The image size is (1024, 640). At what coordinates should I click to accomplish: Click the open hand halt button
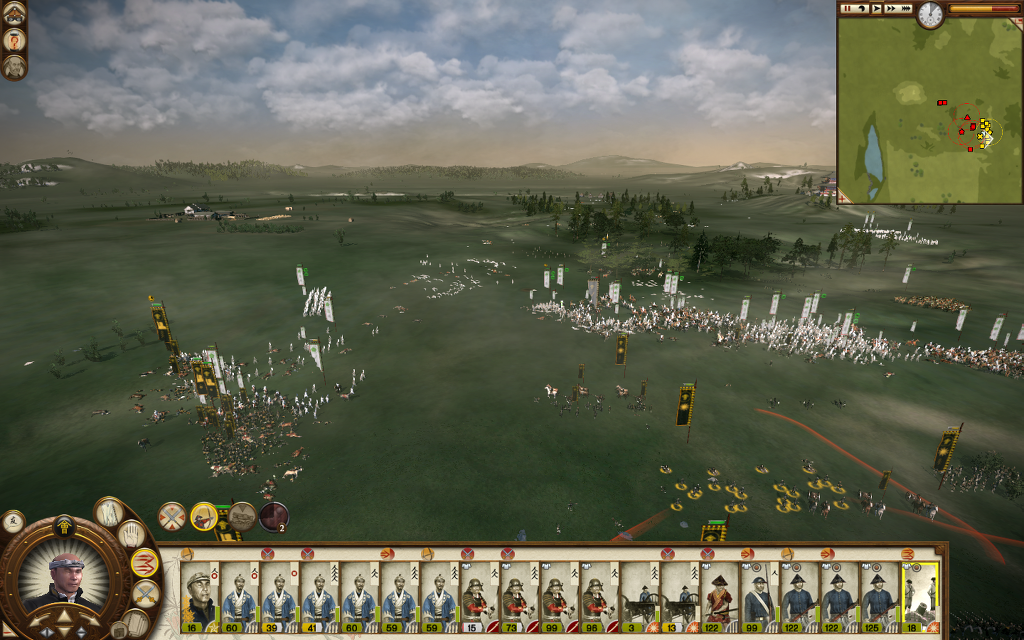(x=132, y=535)
